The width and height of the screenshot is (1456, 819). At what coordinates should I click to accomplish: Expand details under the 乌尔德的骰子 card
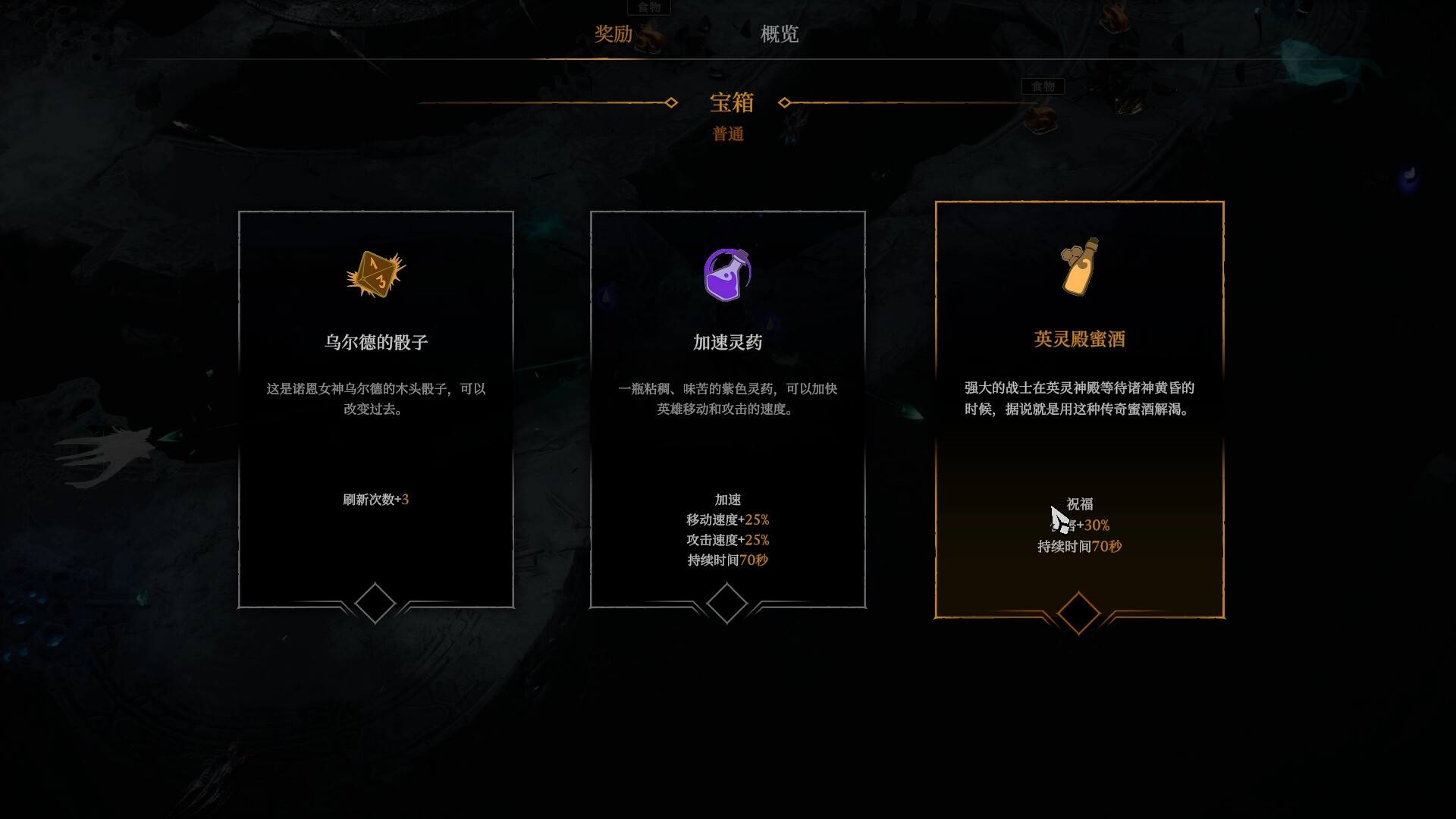(375, 604)
